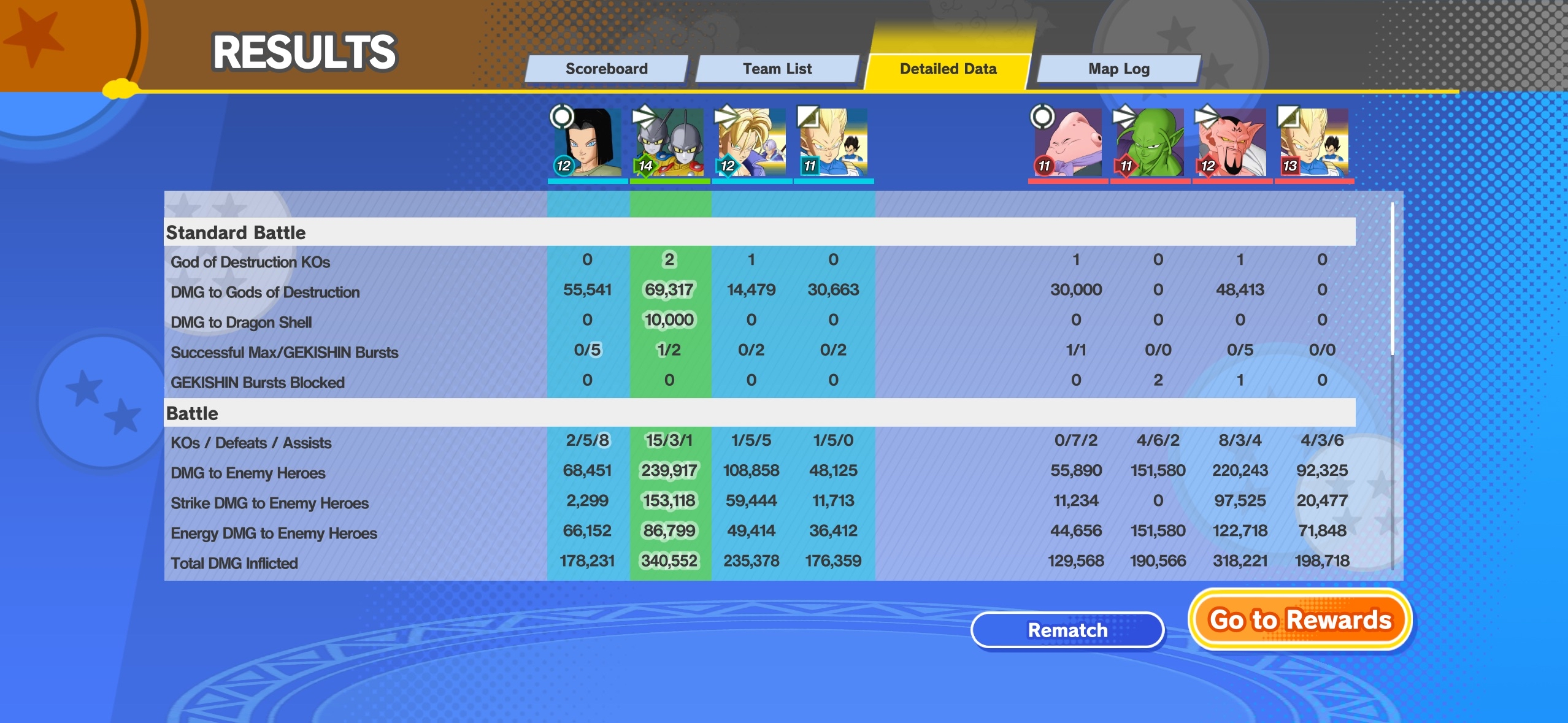The image size is (1568, 723).
Task: Choose the highlighted level 14 player portrait
Action: [x=669, y=143]
